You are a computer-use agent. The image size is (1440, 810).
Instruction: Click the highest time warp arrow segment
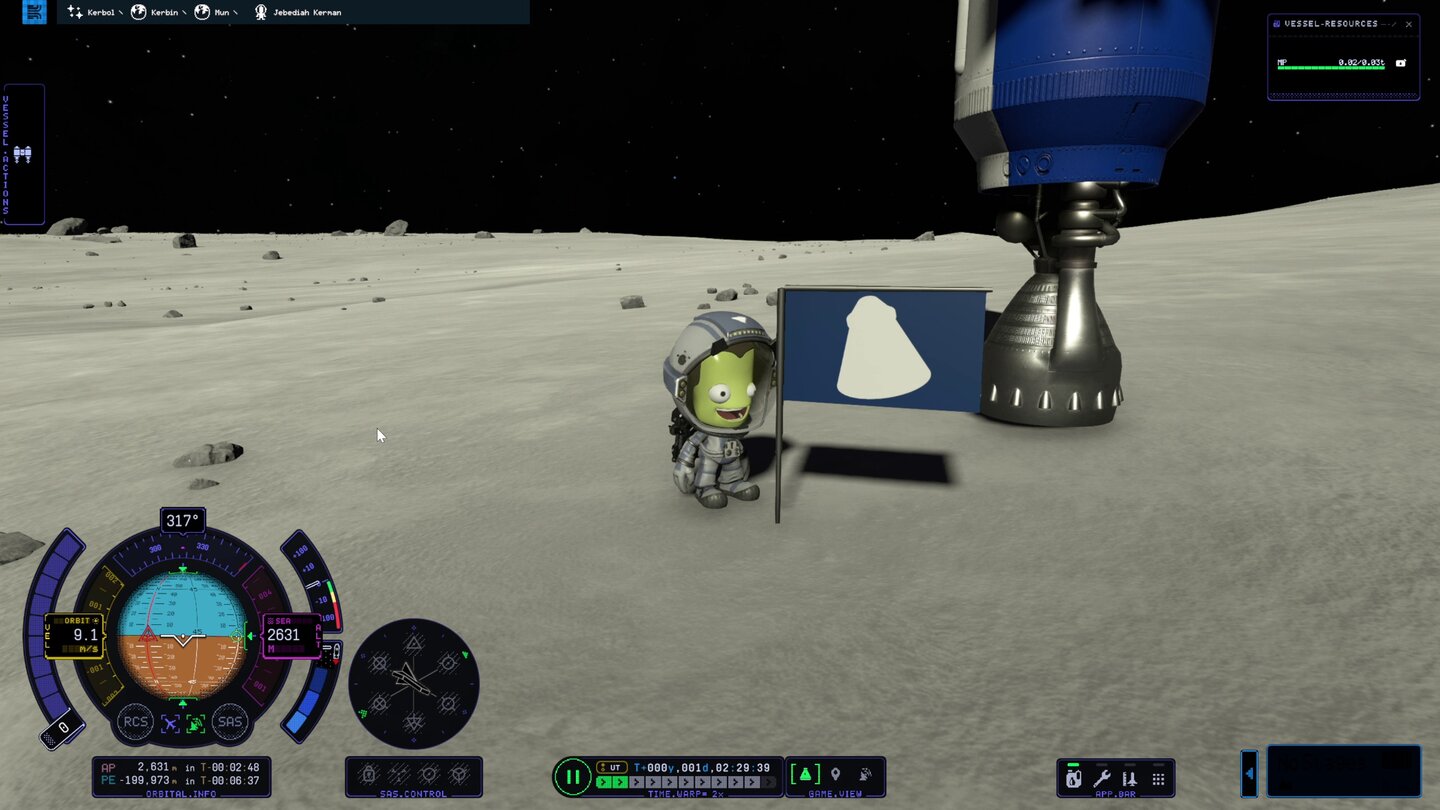768,782
